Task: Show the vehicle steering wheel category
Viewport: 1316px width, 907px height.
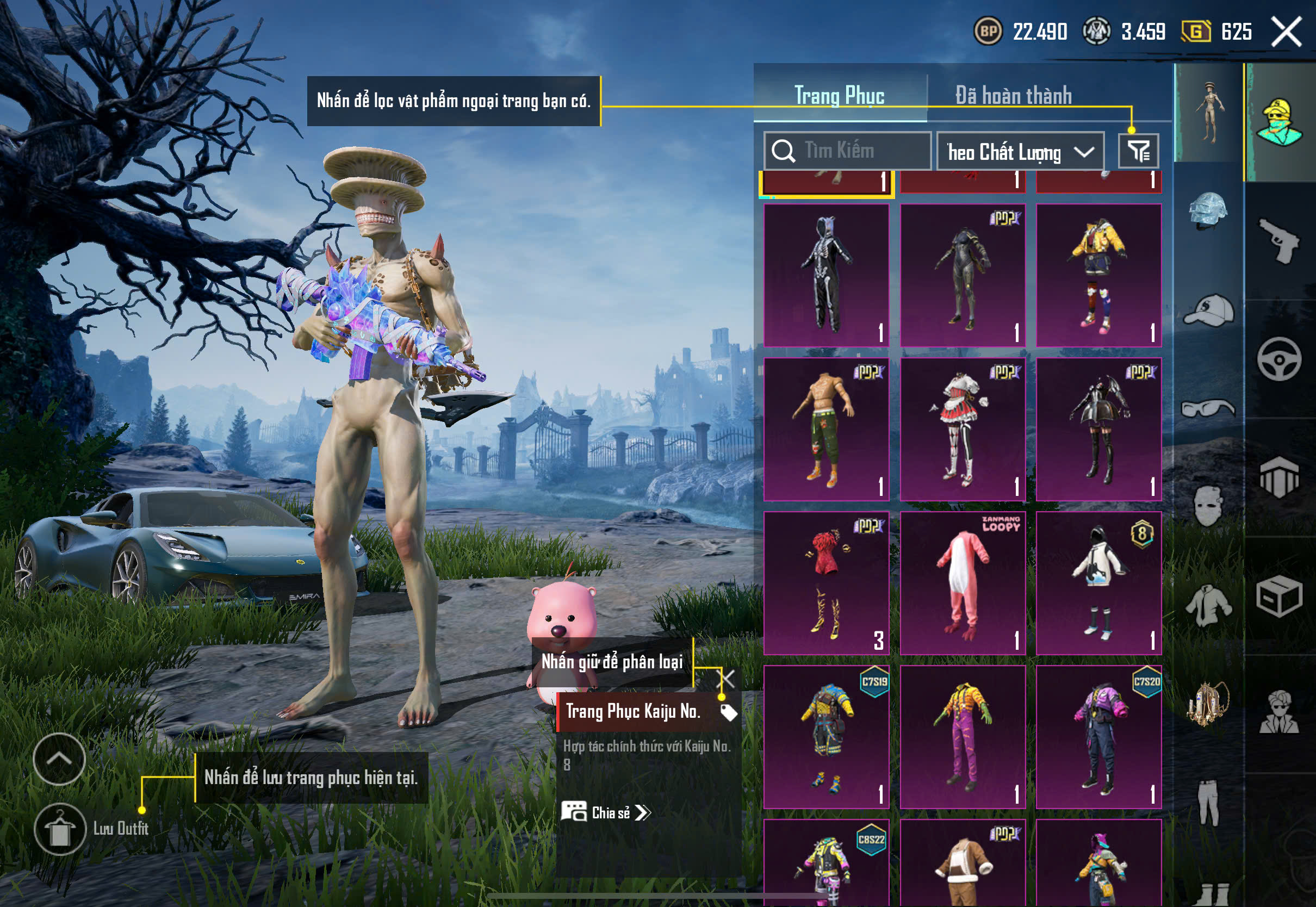Action: (1279, 359)
